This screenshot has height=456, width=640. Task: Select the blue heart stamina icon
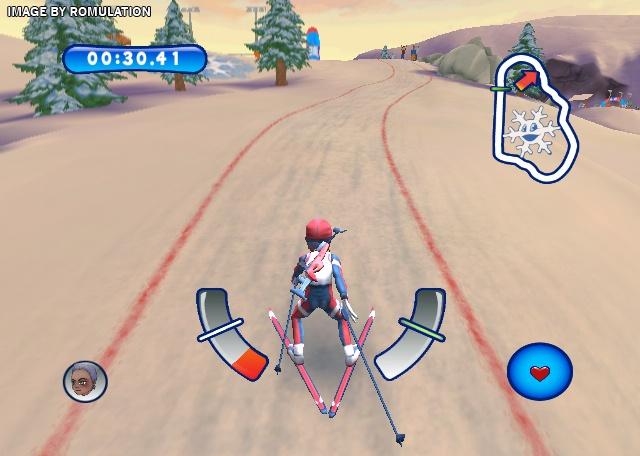pyautogui.click(x=539, y=372)
